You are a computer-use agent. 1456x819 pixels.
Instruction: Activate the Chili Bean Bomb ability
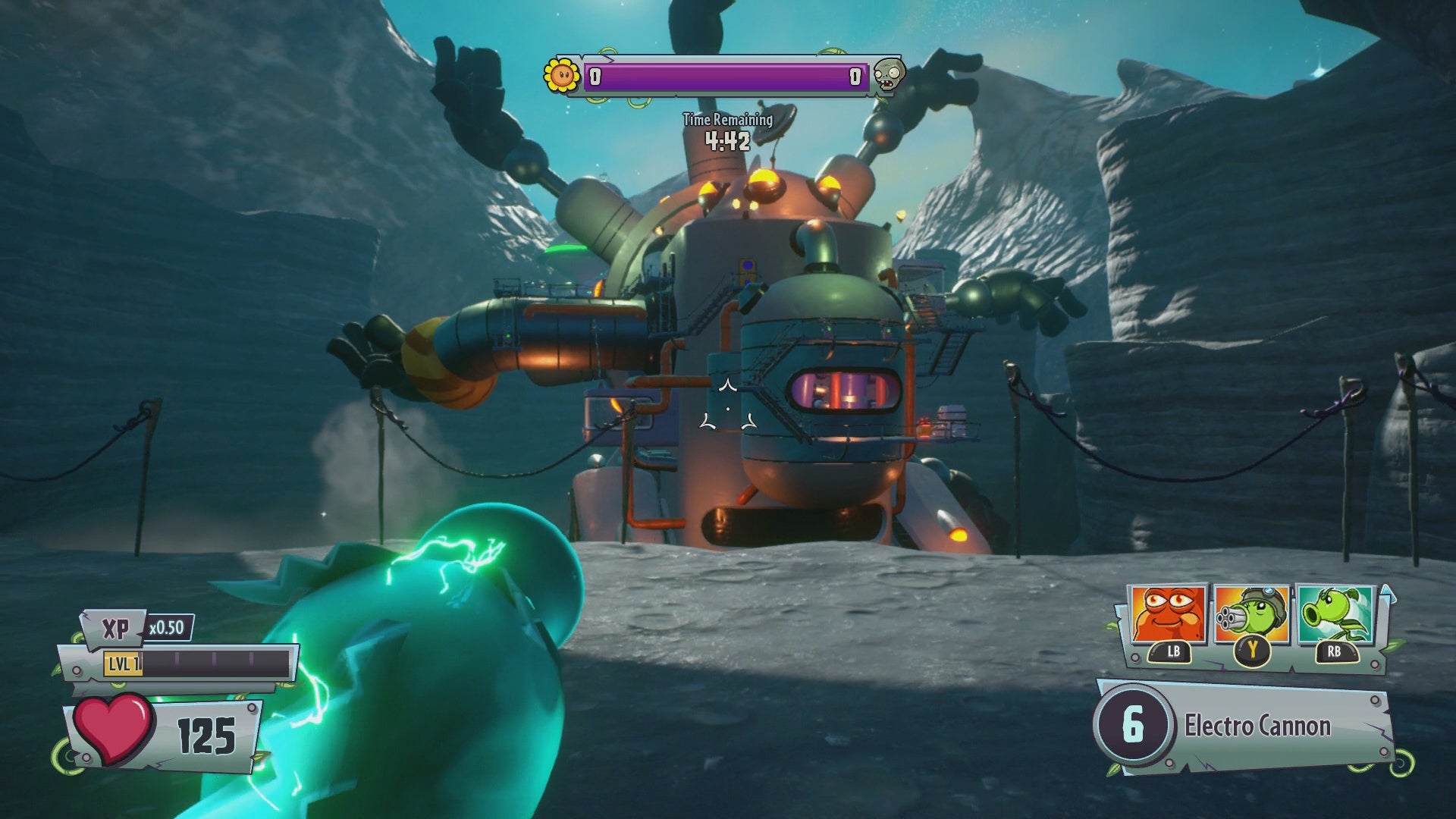coord(1169,615)
